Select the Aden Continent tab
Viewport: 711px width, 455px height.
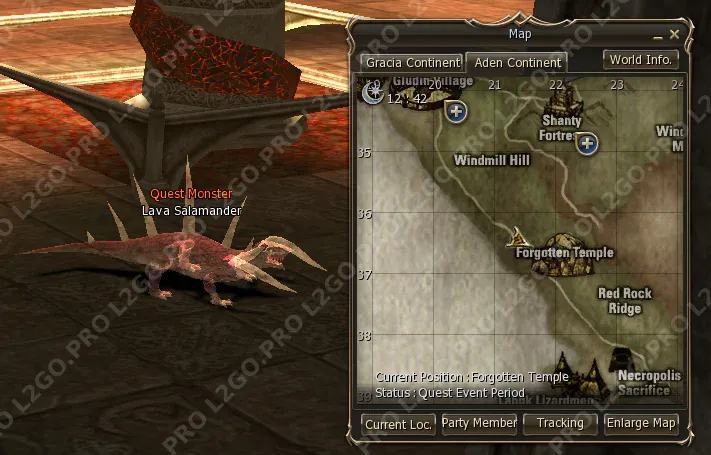[x=517, y=62]
